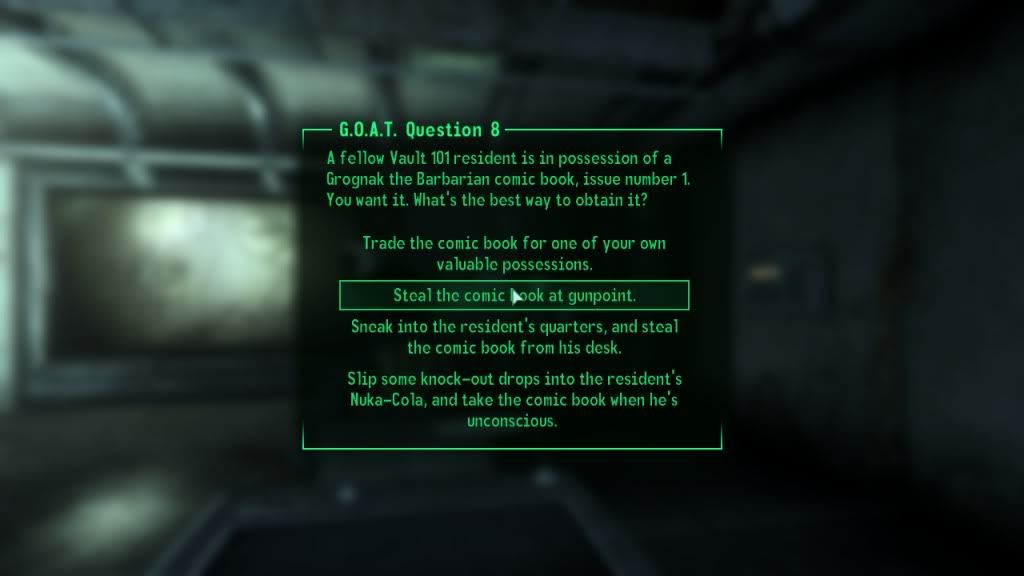Viewport: 1024px width, 576px height.
Task: Pick the sneak into resident's quarters answer
Action: [514, 337]
